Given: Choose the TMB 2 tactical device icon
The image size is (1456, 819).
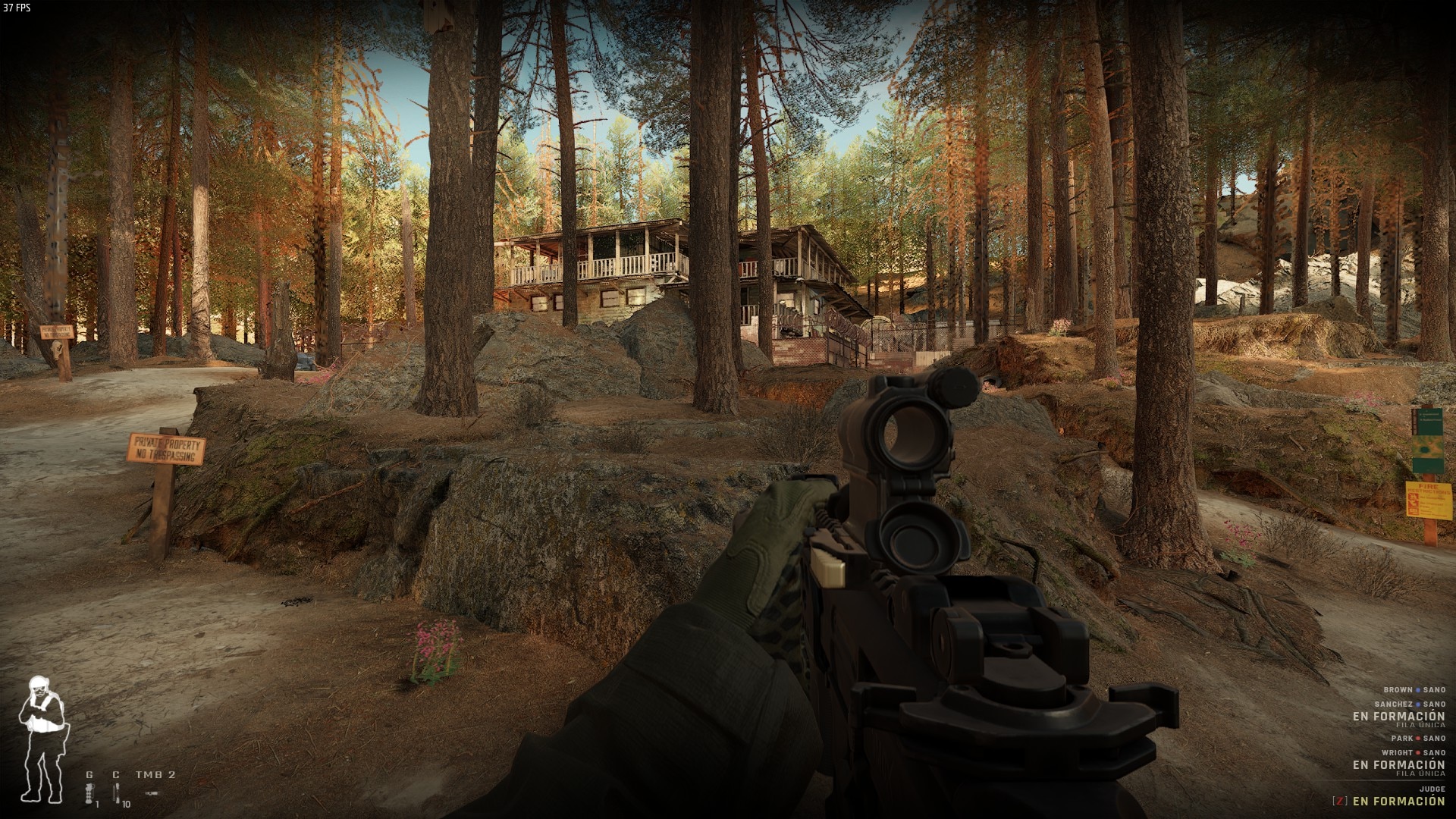Looking at the screenshot, I should [x=152, y=792].
